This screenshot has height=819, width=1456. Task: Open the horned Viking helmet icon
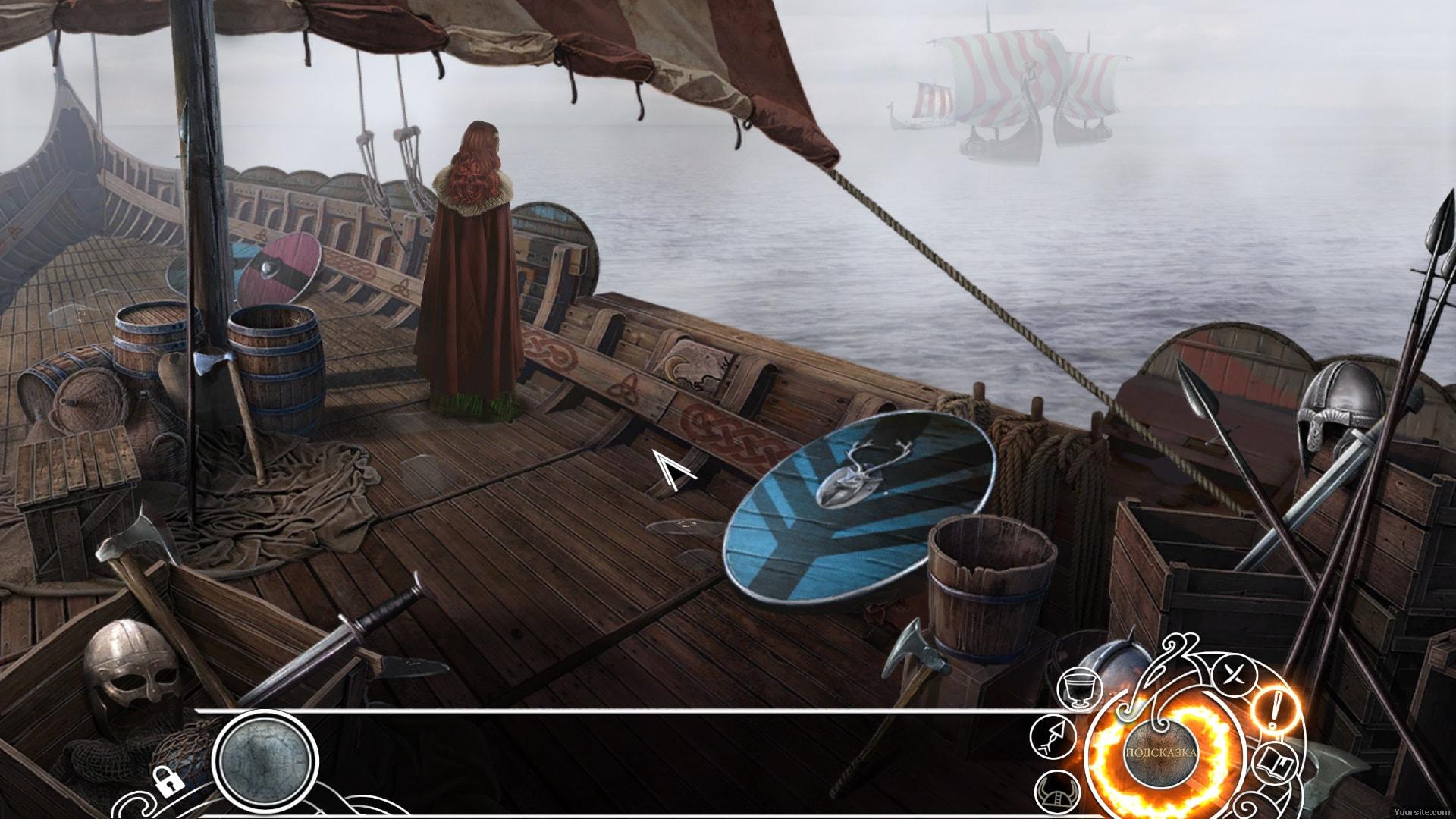tap(1056, 790)
